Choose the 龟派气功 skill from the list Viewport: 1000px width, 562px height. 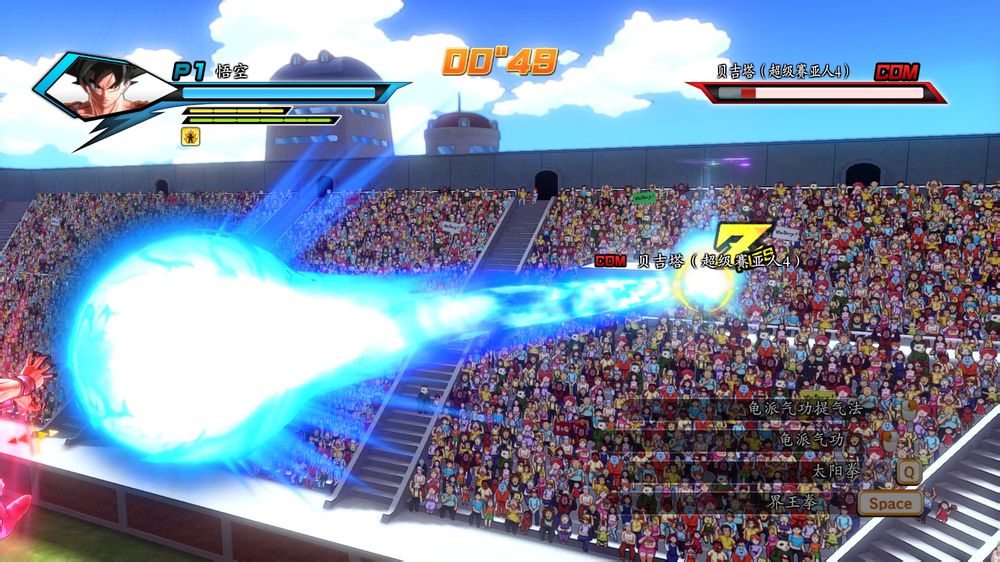pos(810,439)
